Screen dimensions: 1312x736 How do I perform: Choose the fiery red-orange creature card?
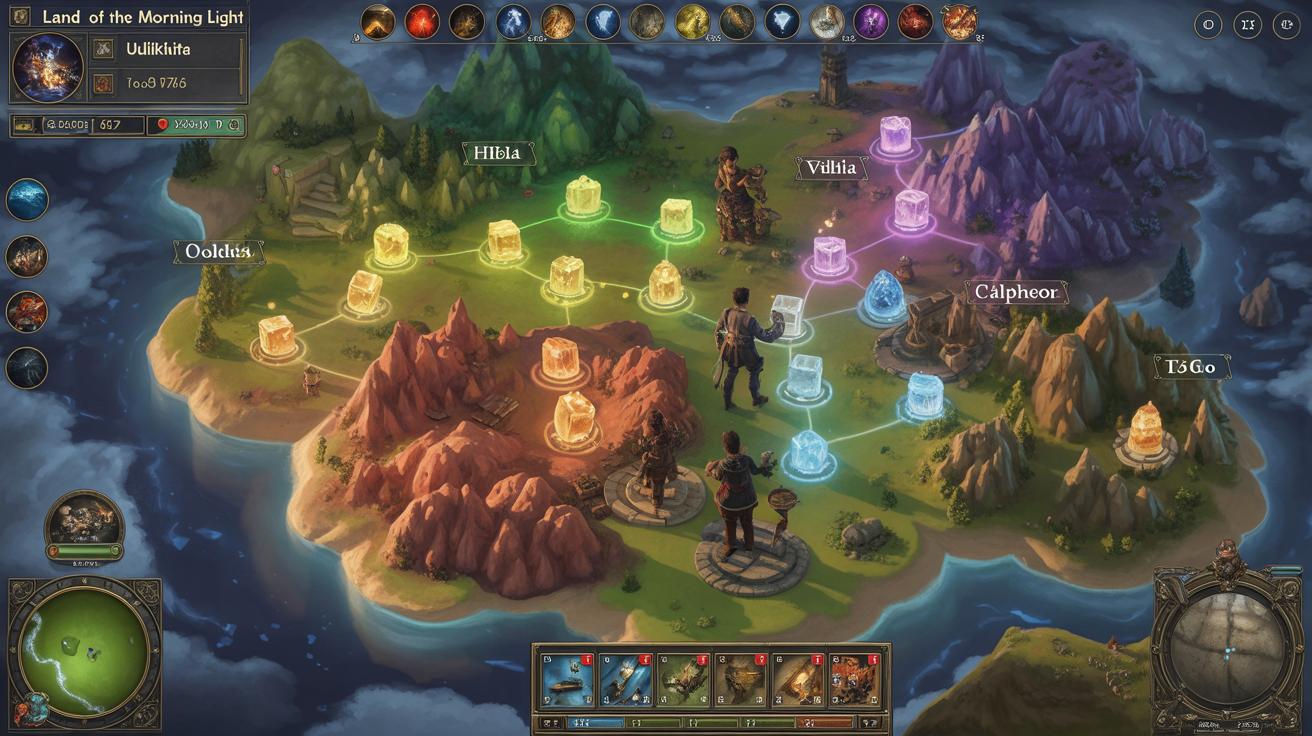854,680
